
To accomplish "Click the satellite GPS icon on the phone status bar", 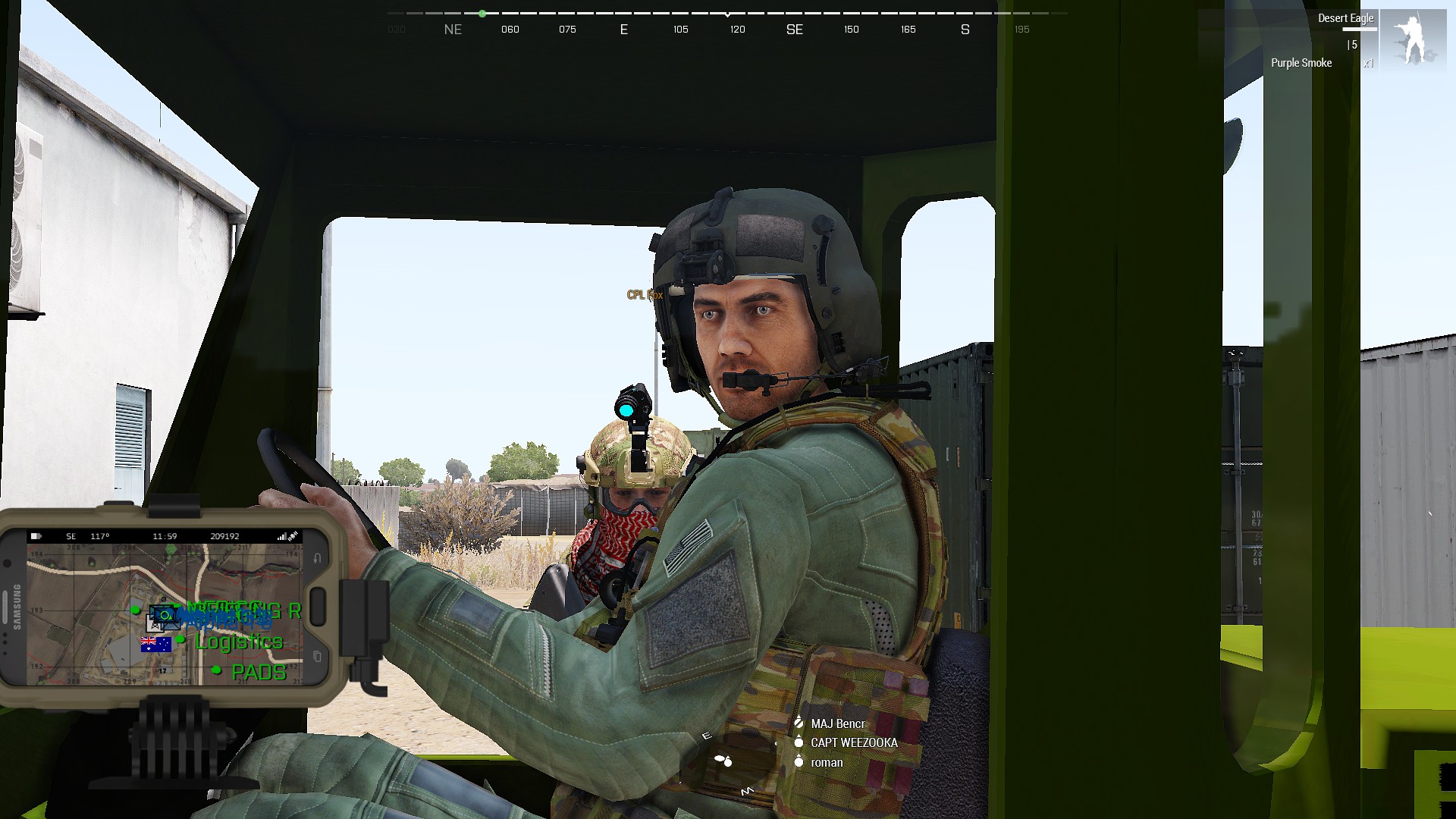I will 293,534.
